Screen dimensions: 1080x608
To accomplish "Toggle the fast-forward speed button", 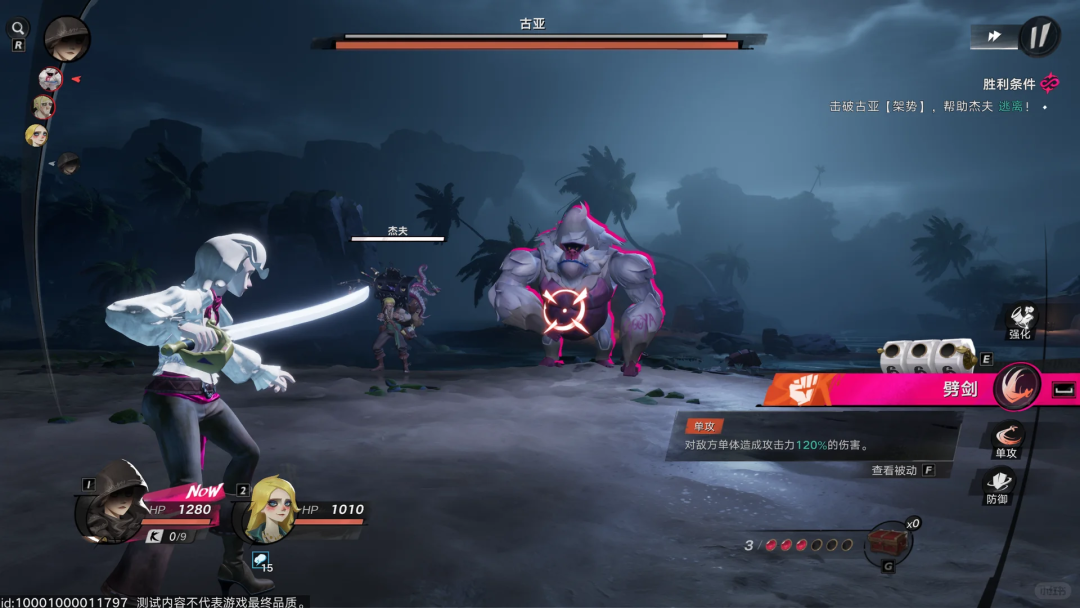I will [994, 36].
